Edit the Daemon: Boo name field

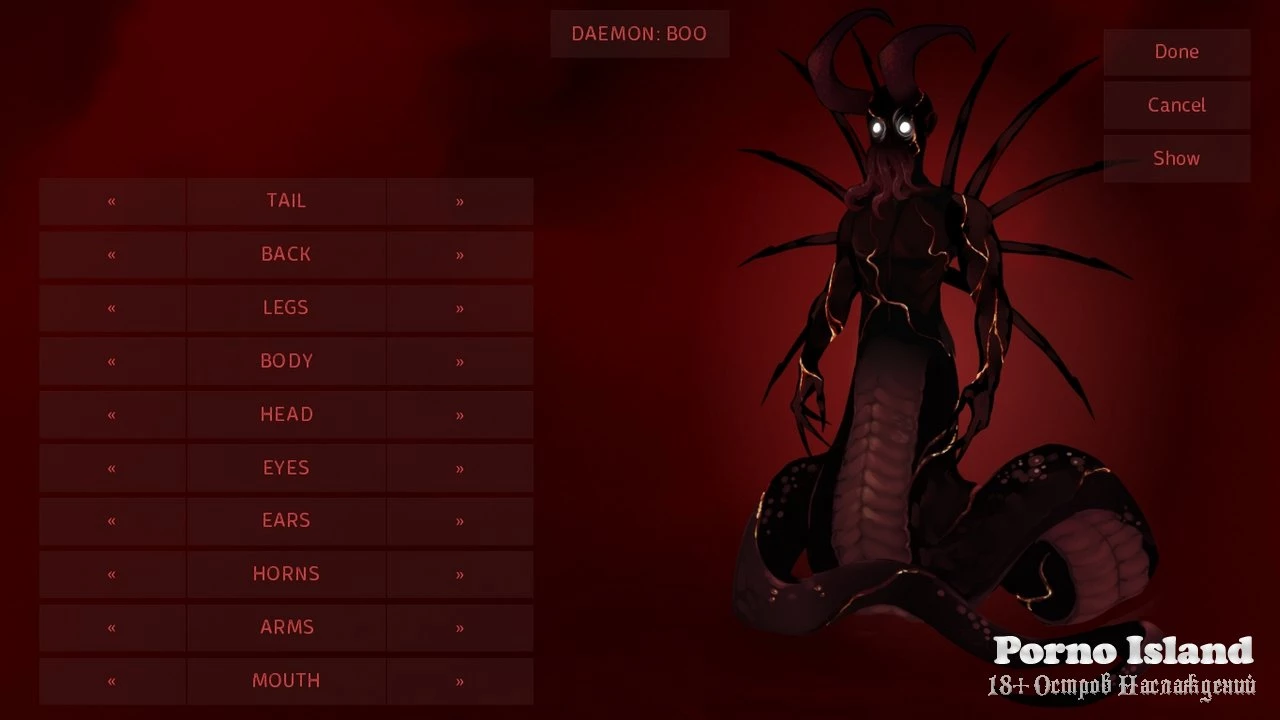click(x=639, y=34)
